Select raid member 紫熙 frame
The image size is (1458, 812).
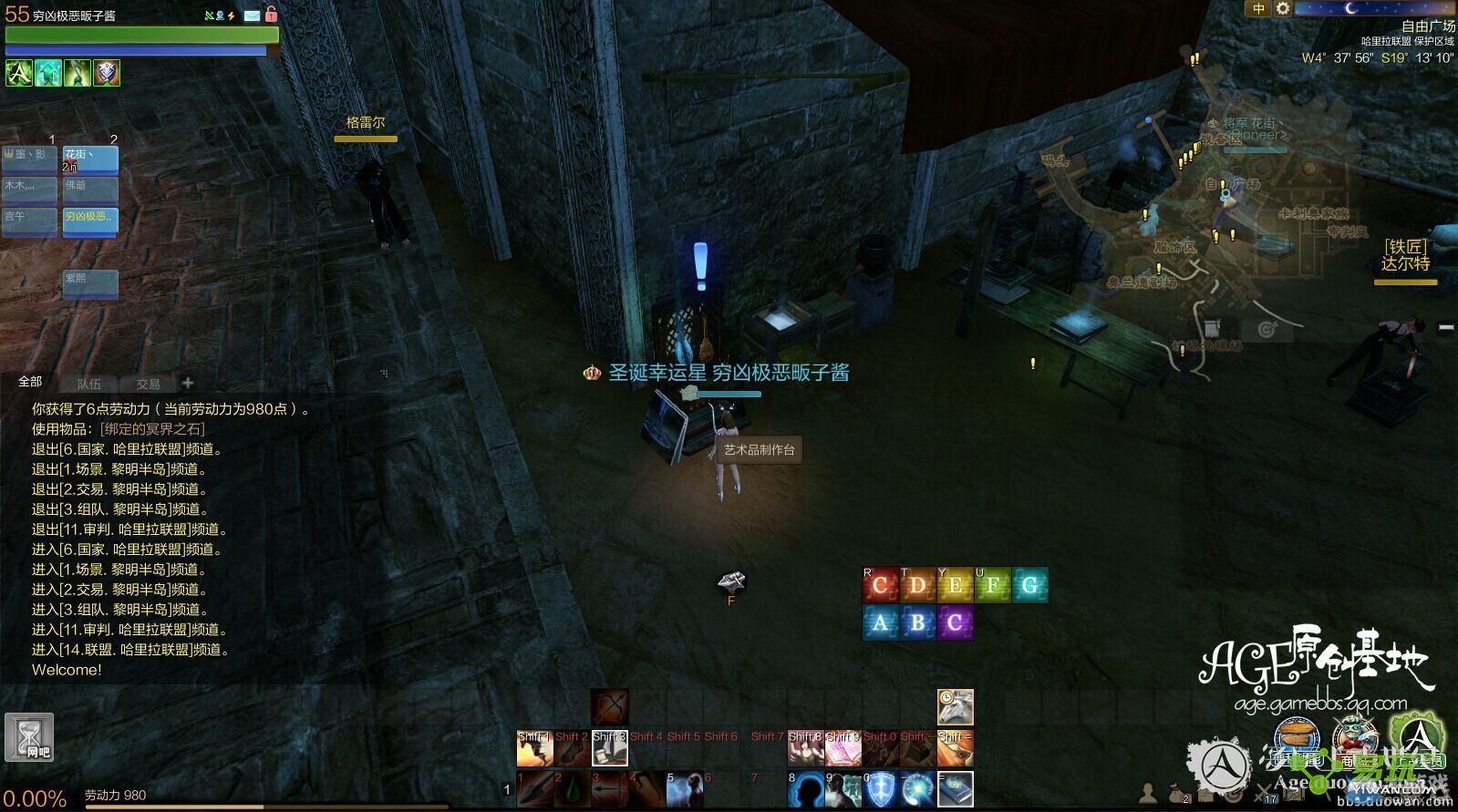point(90,283)
